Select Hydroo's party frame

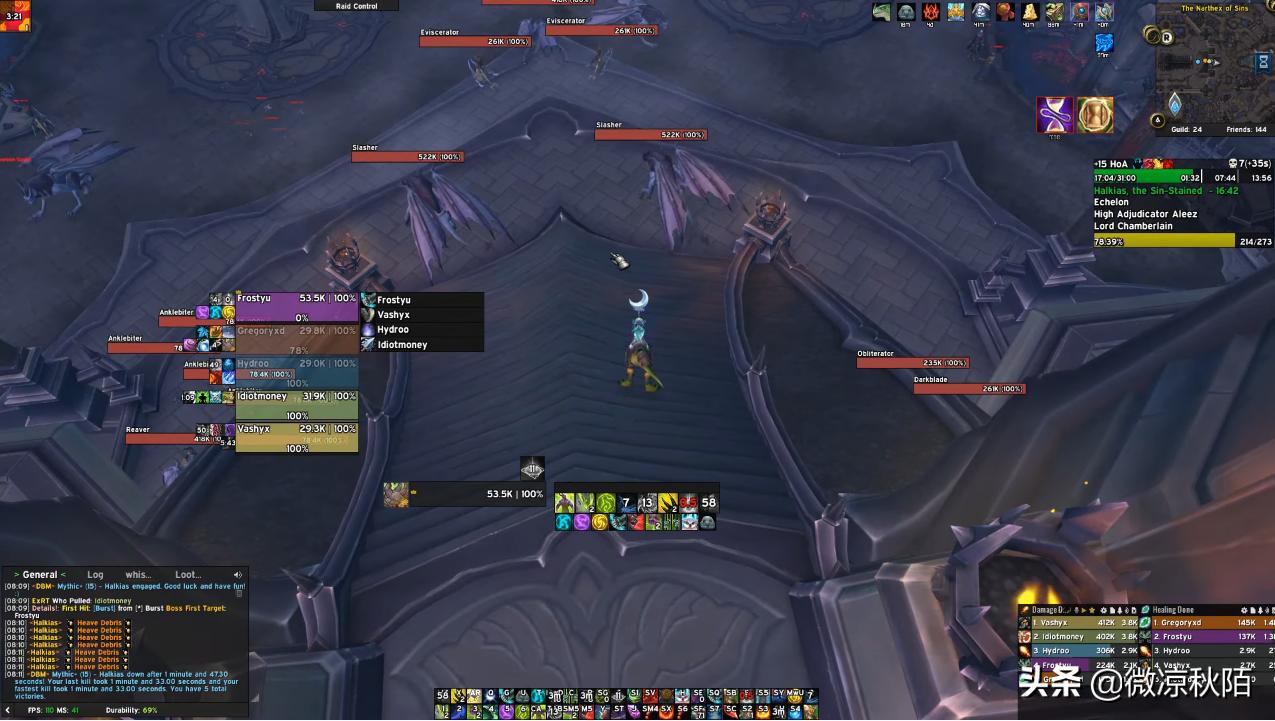(297, 370)
